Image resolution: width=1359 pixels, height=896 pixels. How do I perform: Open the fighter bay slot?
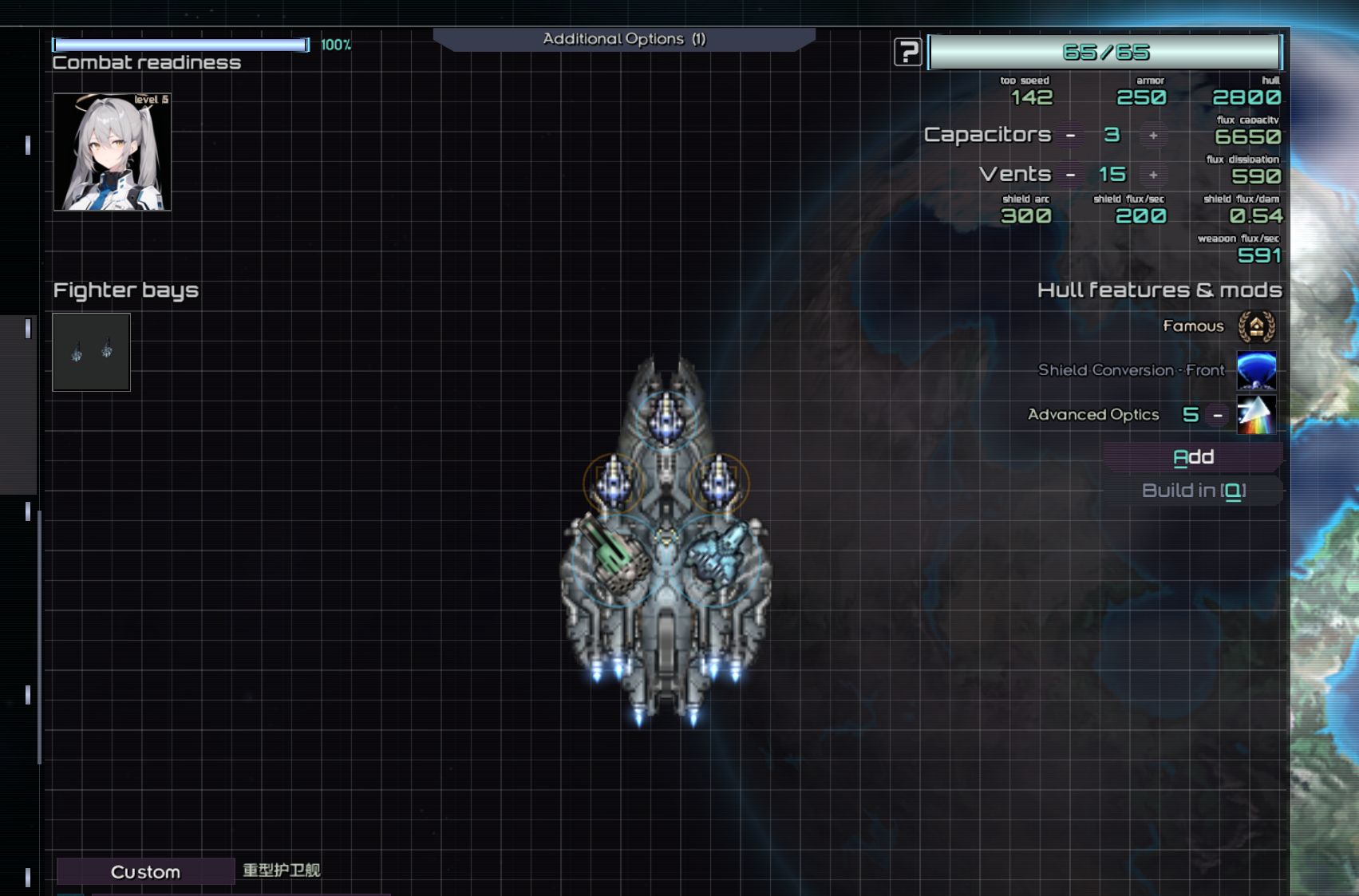tap(92, 352)
